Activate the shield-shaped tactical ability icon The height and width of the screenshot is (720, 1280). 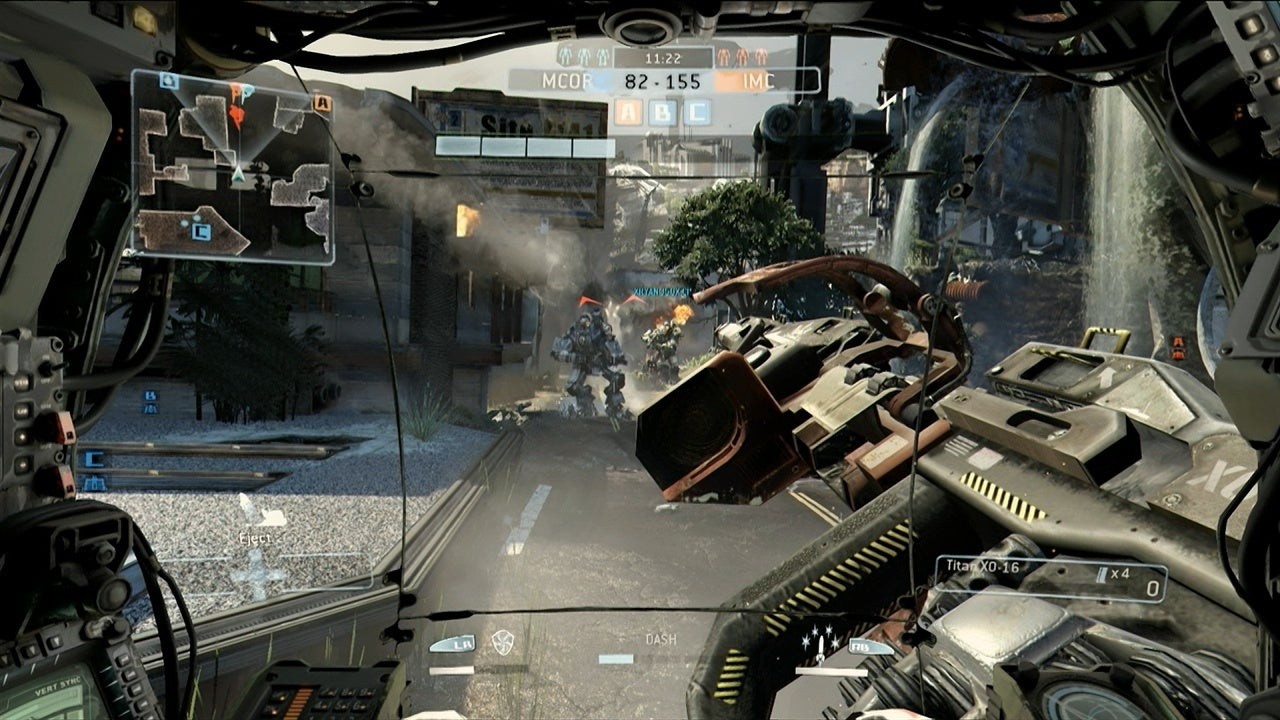[x=502, y=643]
